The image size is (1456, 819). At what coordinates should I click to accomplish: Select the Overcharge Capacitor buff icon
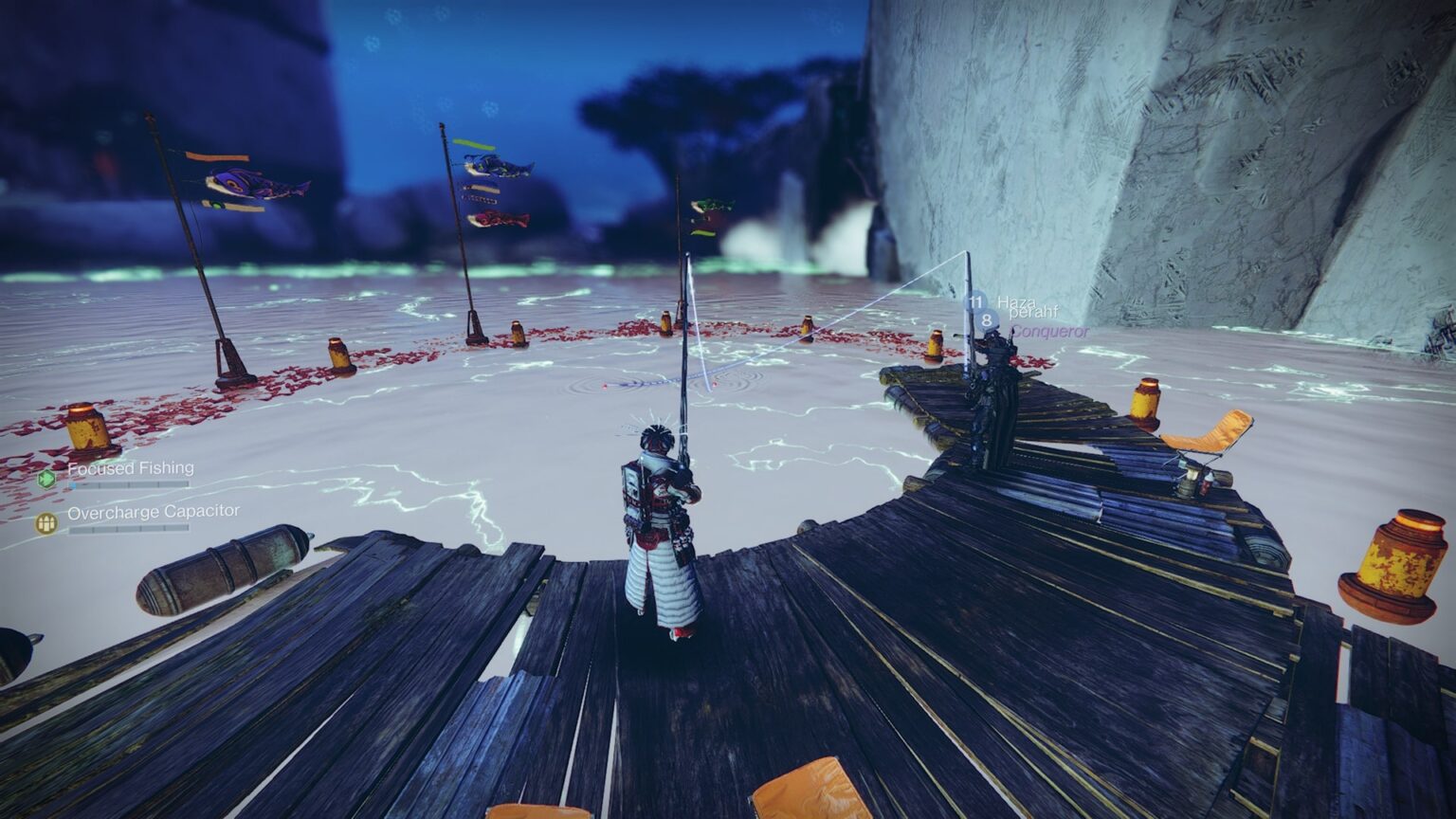pyautogui.click(x=46, y=522)
